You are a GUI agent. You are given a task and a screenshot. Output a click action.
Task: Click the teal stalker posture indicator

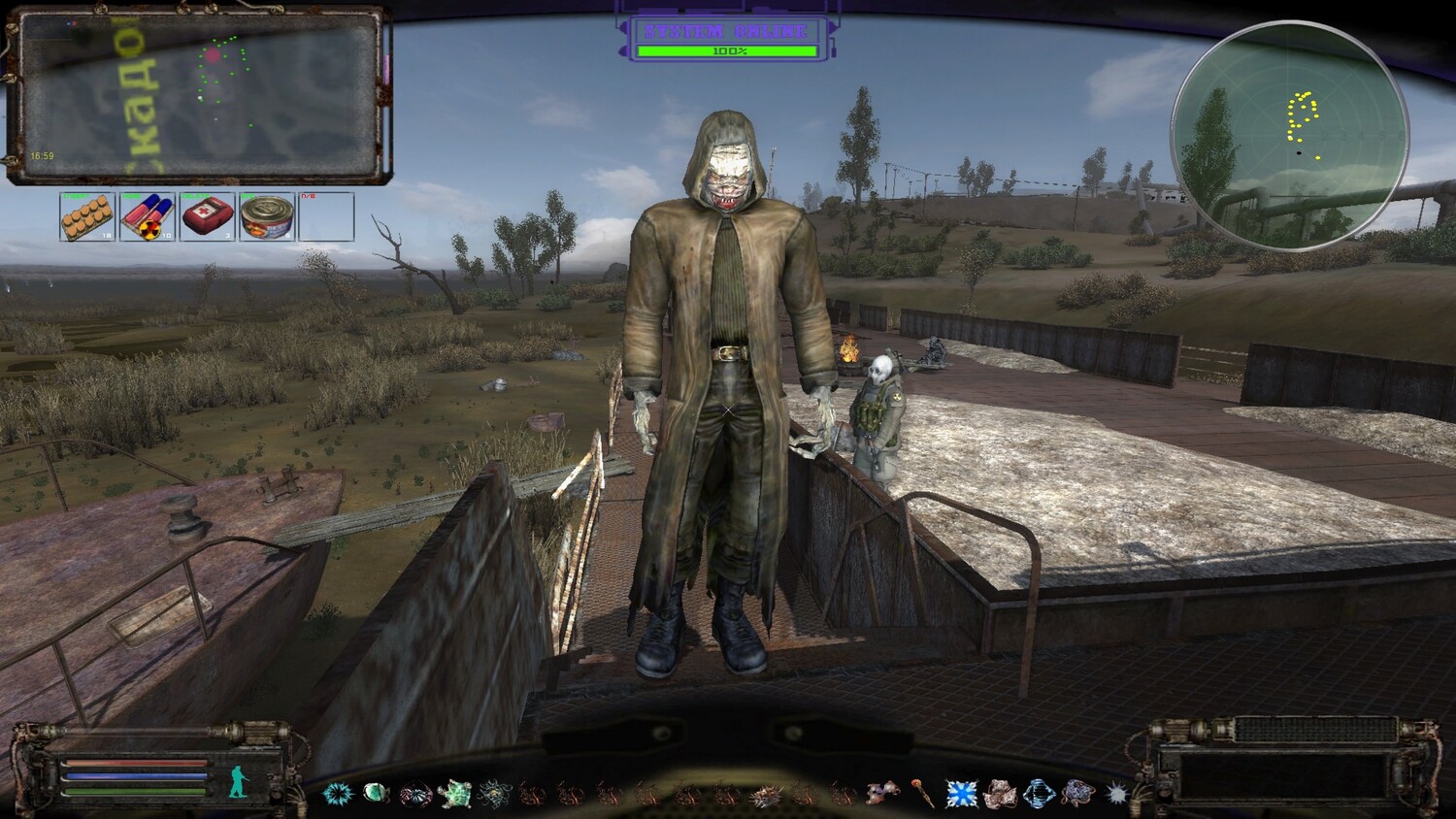(238, 780)
